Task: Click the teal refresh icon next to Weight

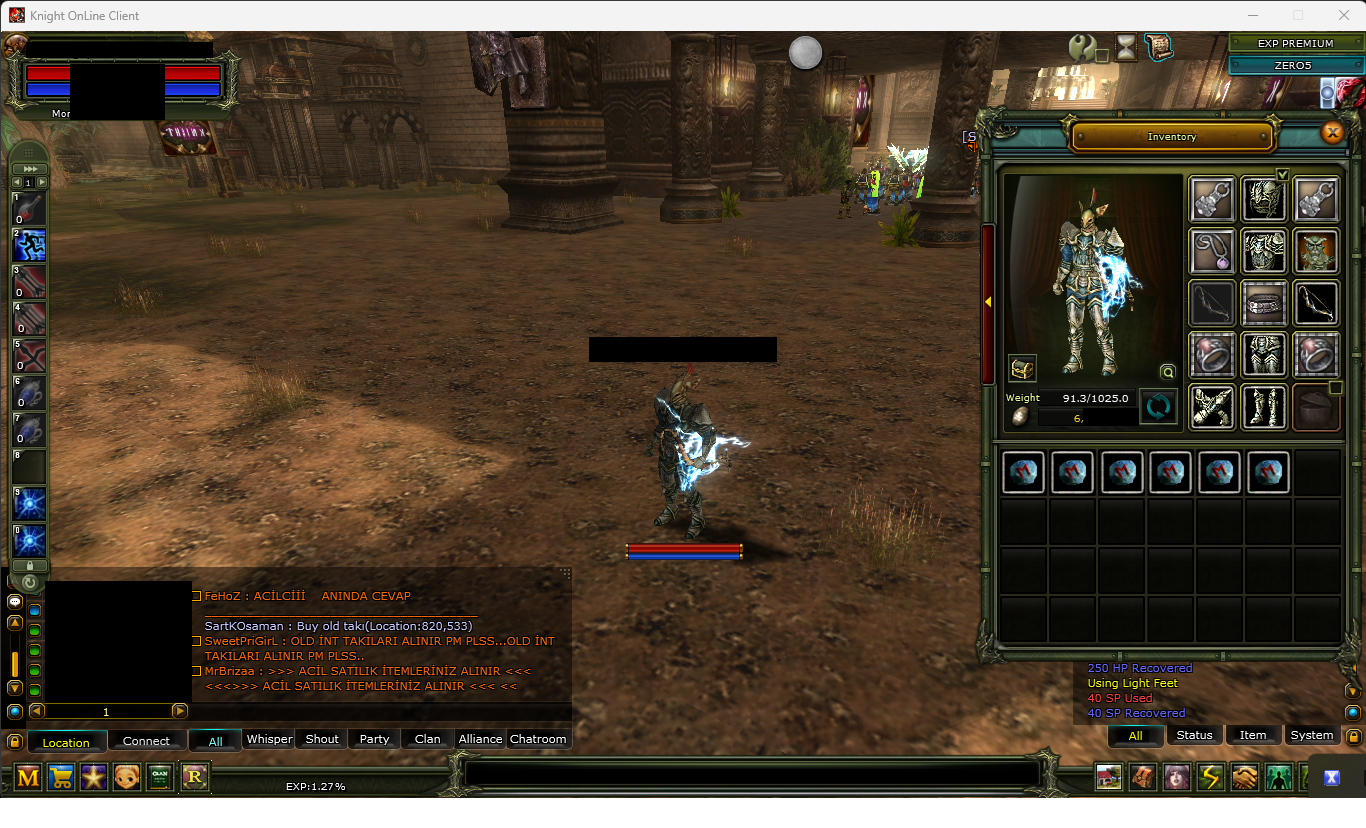Action: pos(1159,407)
